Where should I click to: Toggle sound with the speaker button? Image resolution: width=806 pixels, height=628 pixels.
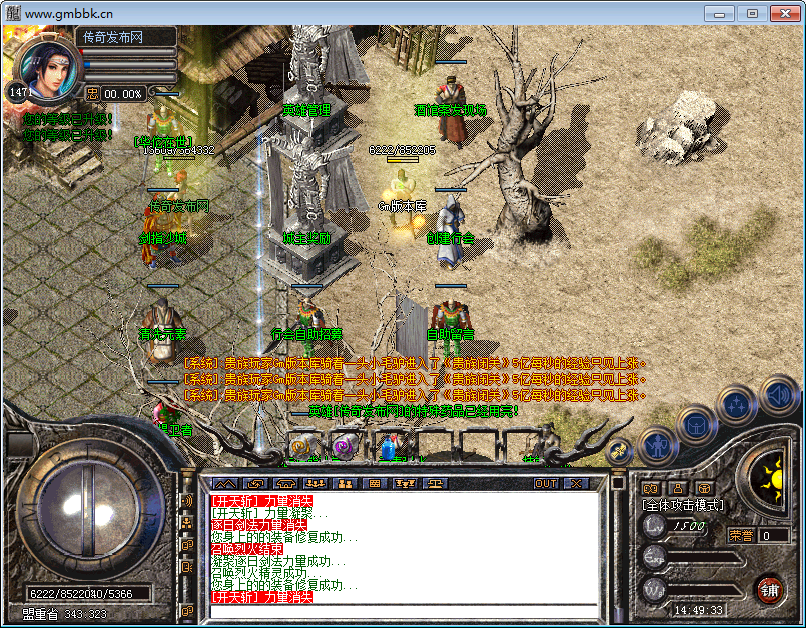point(777,394)
